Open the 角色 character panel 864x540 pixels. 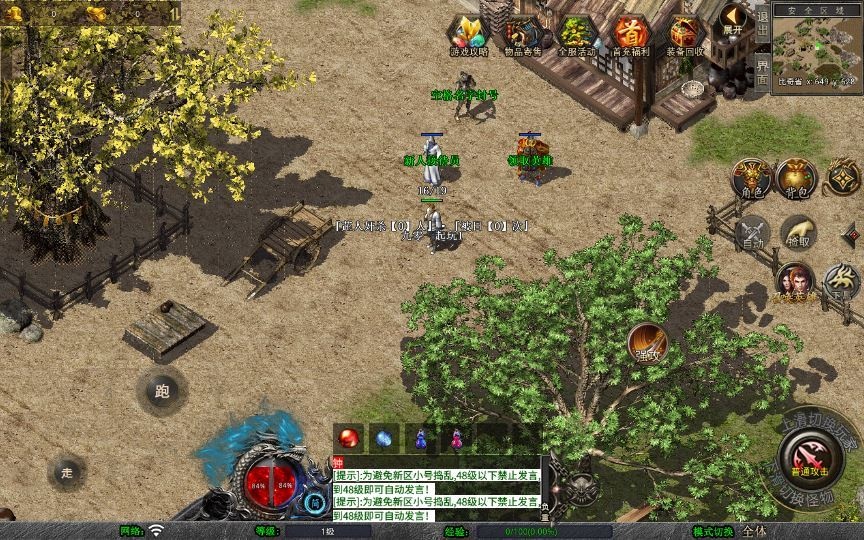point(752,178)
